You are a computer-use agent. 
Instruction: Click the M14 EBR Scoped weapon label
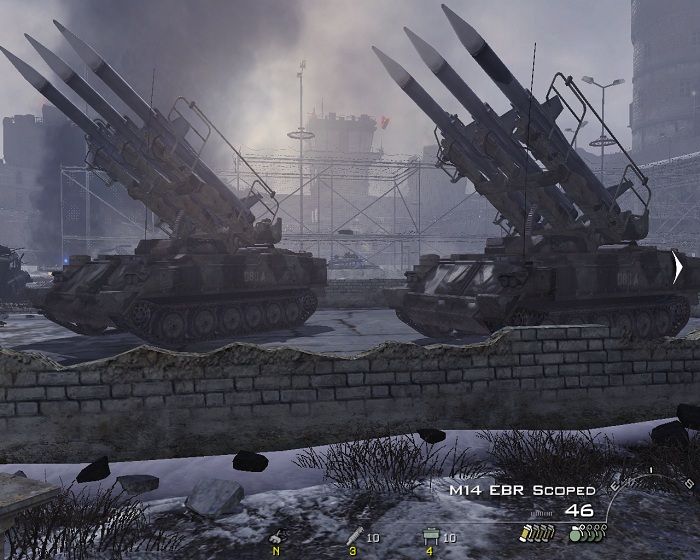click(x=521, y=491)
